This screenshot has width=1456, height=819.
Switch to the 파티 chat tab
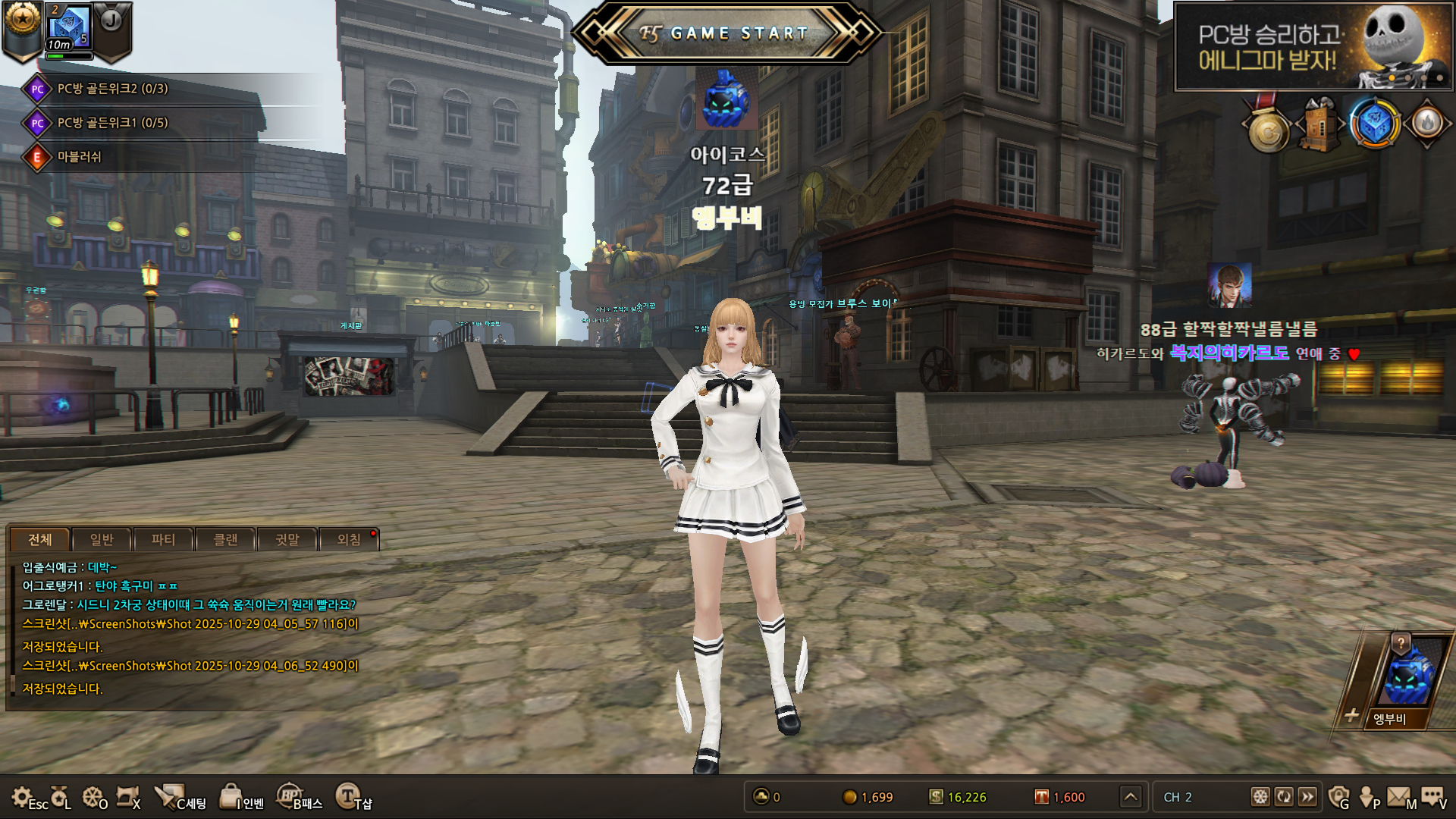(x=163, y=539)
